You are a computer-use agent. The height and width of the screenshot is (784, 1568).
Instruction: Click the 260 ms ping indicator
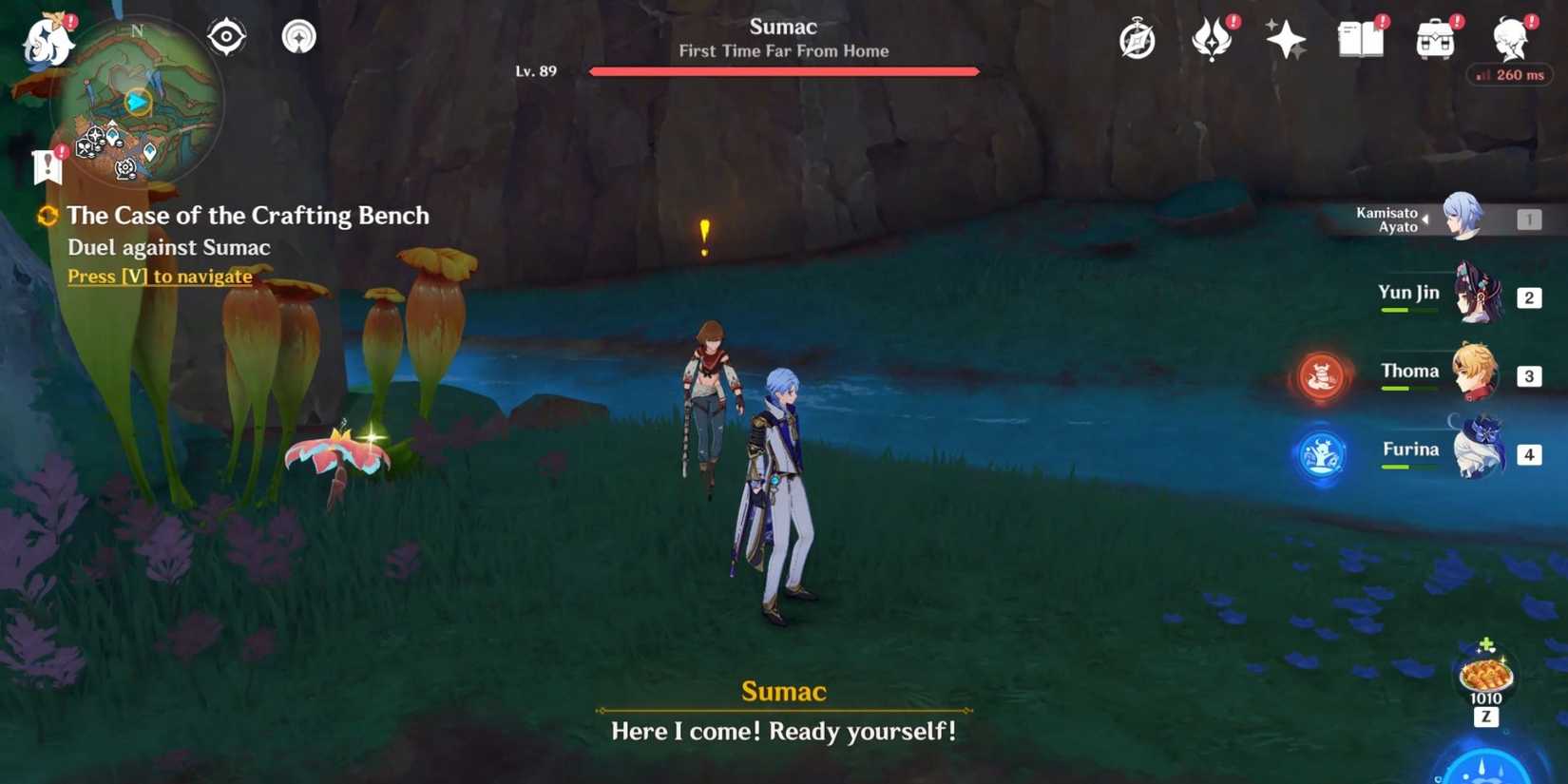tap(1511, 74)
